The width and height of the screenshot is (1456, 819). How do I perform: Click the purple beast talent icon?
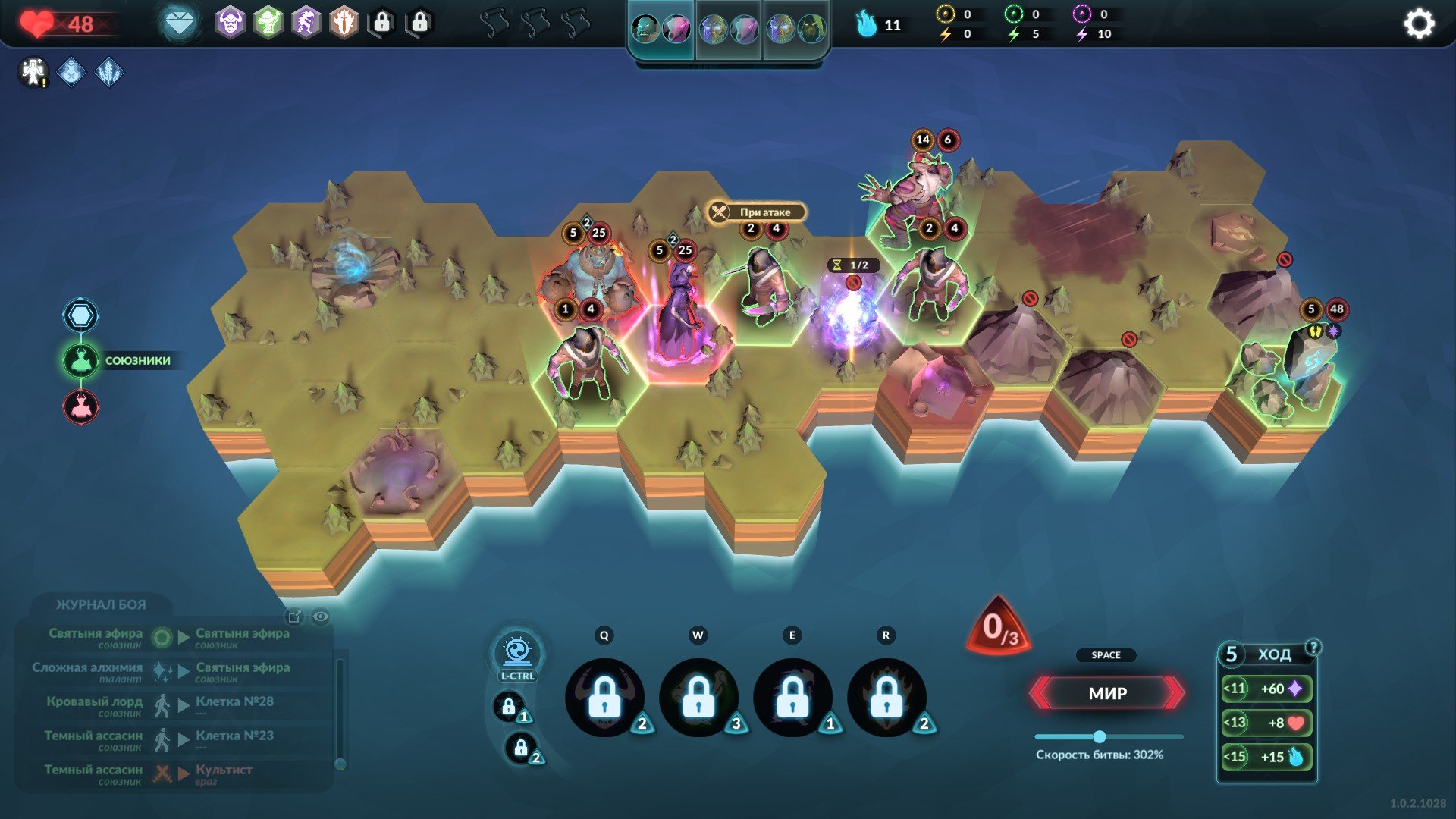tap(306, 24)
